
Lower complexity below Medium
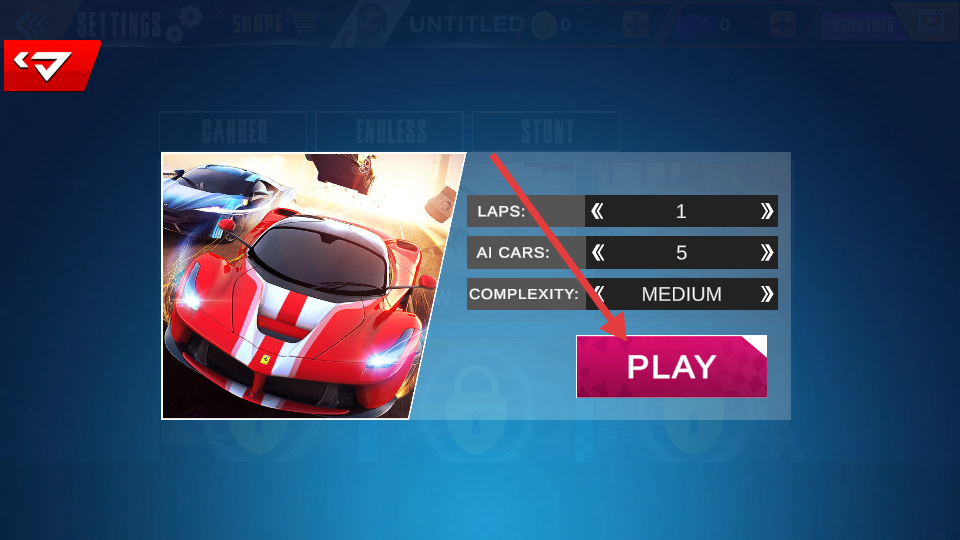click(598, 294)
